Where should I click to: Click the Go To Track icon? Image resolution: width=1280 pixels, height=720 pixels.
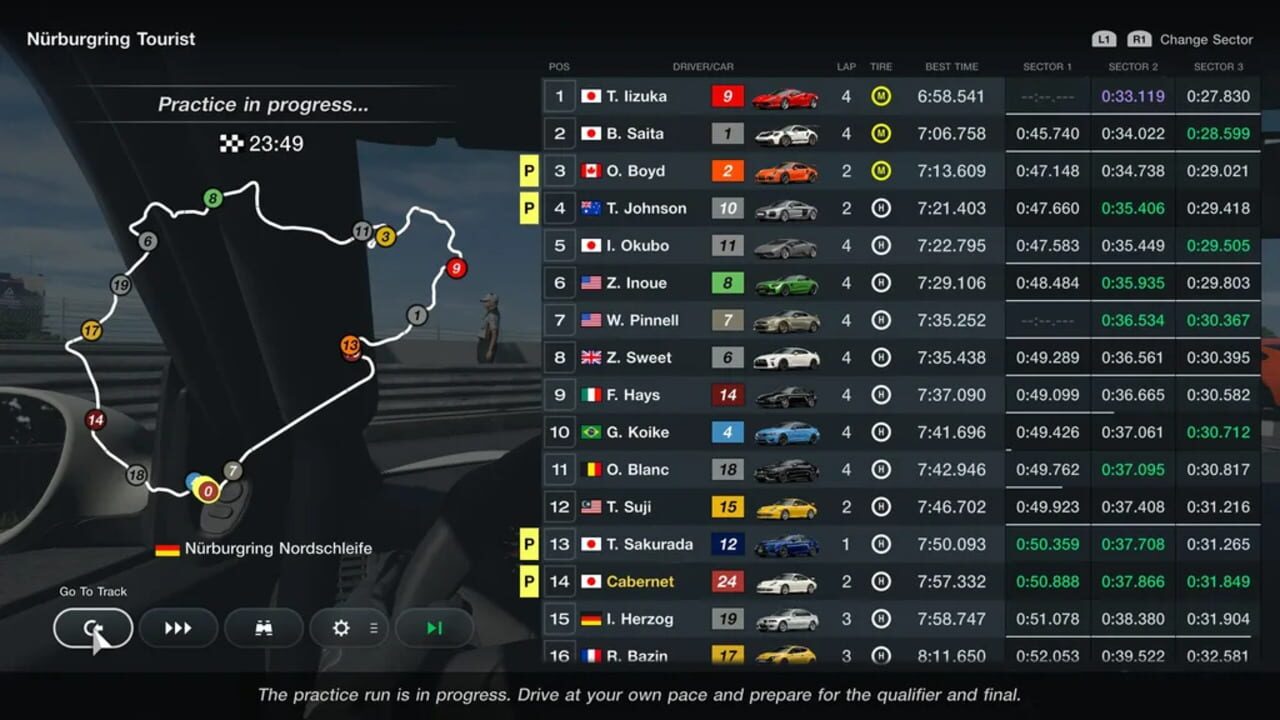point(92,628)
